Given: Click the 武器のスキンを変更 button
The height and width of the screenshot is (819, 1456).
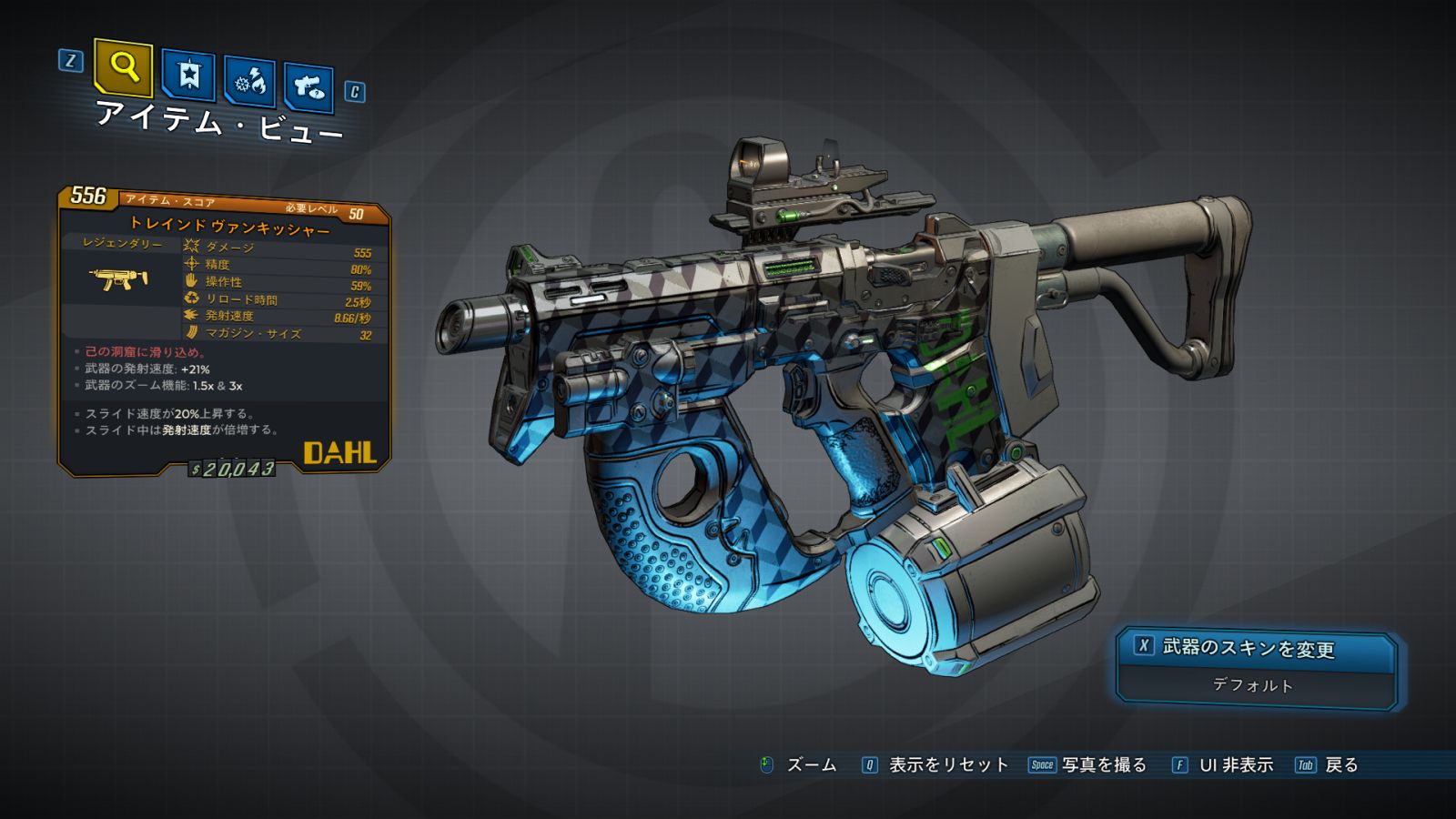Looking at the screenshot, I should tap(1255, 648).
